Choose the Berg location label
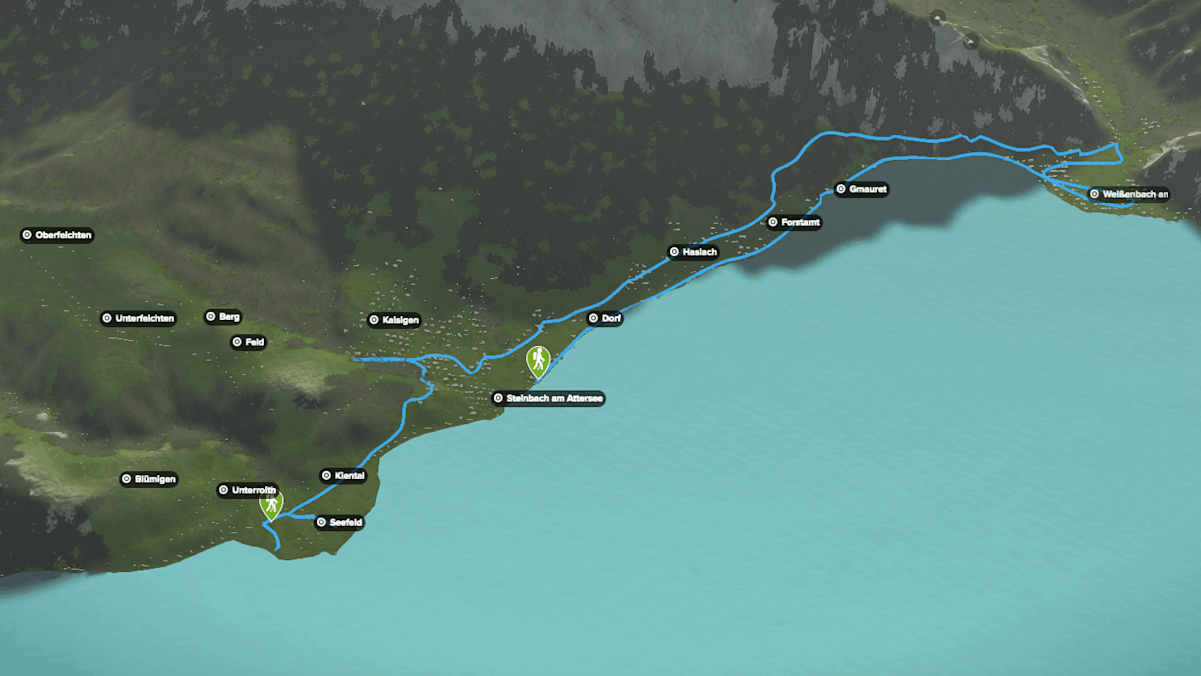This screenshot has width=1201, height=676. 223,317
